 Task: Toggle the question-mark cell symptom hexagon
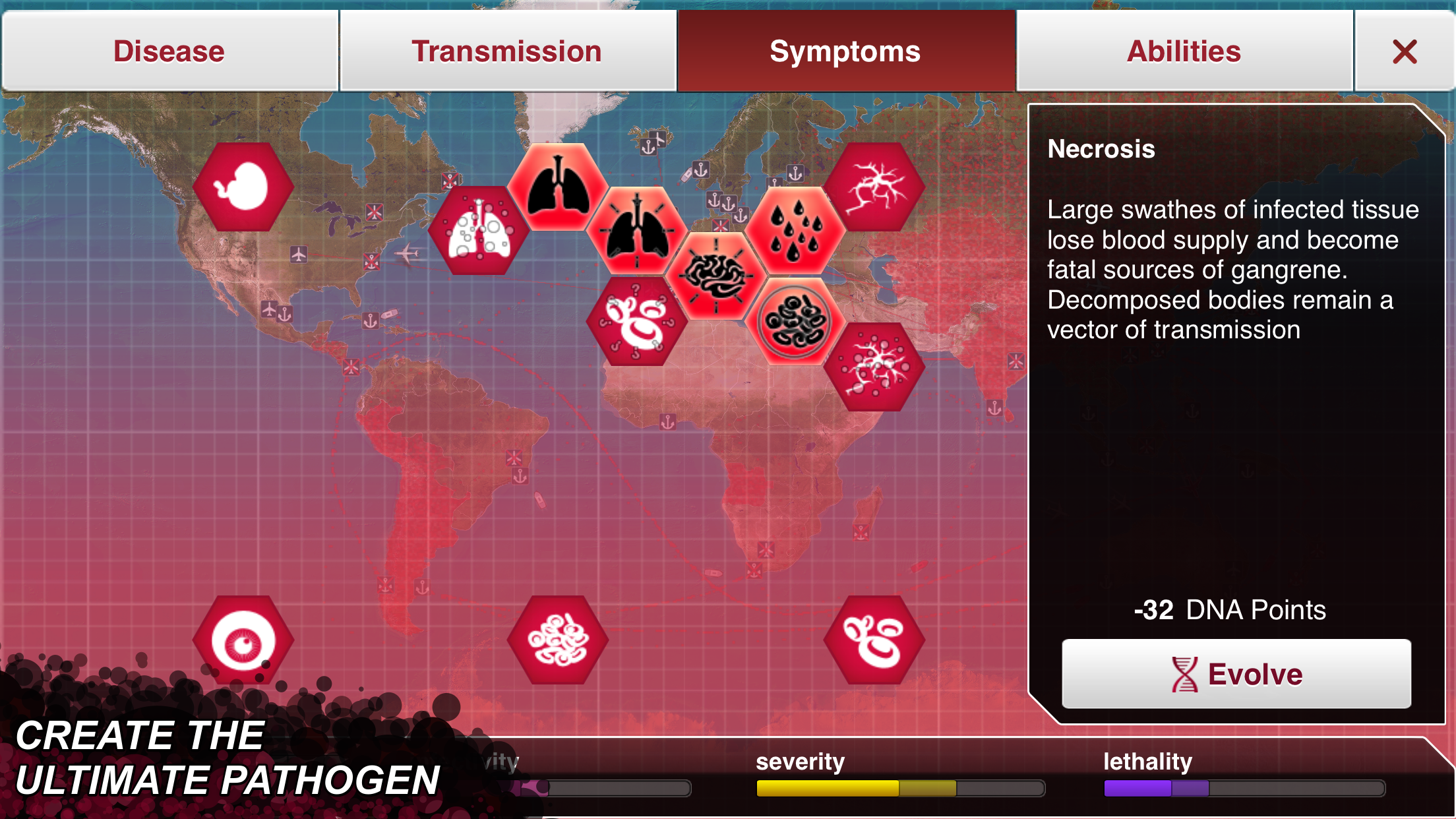[x=636, y=323]
